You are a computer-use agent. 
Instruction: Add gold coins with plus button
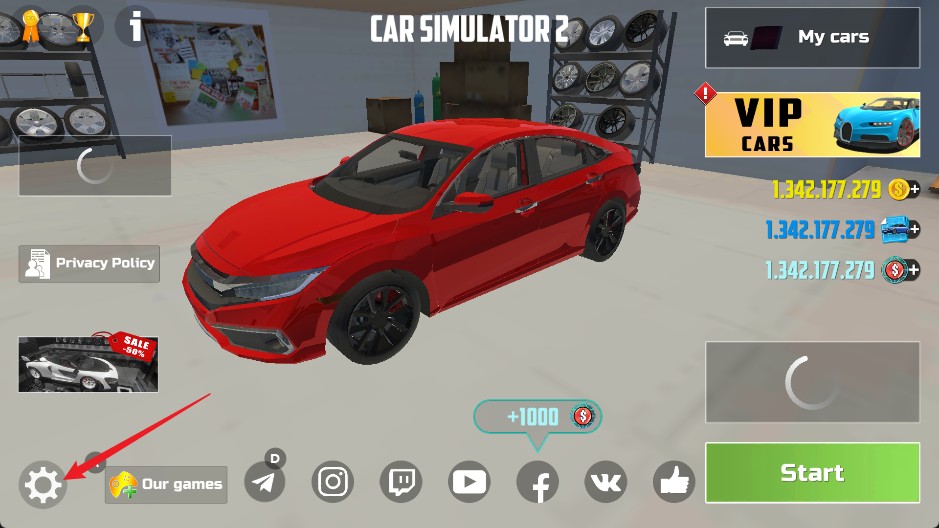click(913, 189)
